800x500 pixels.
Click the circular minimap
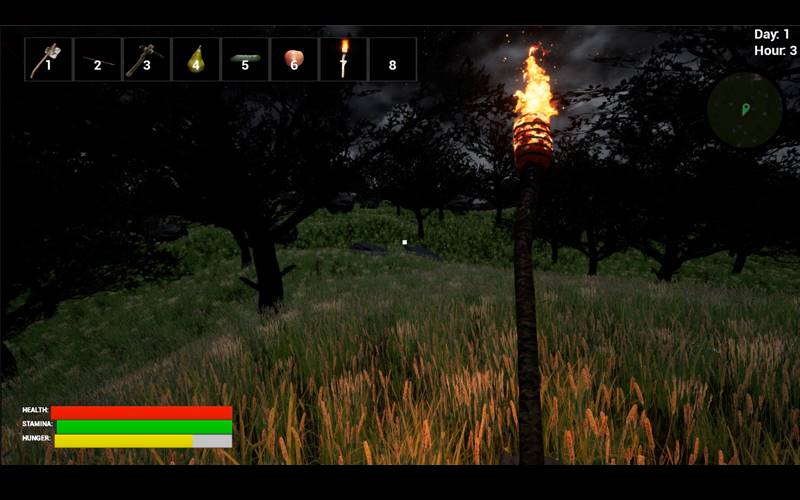click(x=745, y=110)
